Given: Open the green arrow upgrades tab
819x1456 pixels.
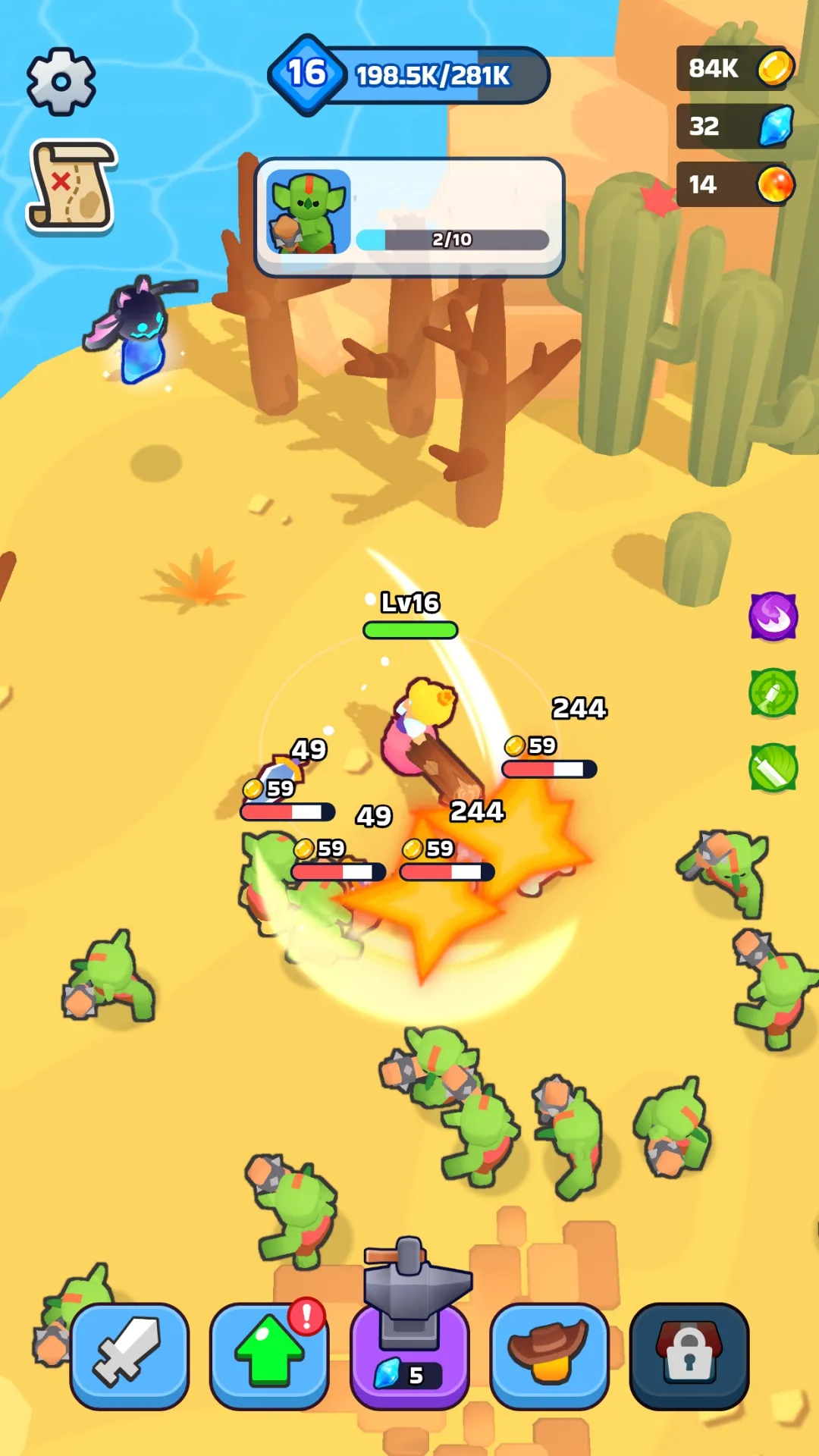Looking at the screenshot, I should click(268, 1356).
